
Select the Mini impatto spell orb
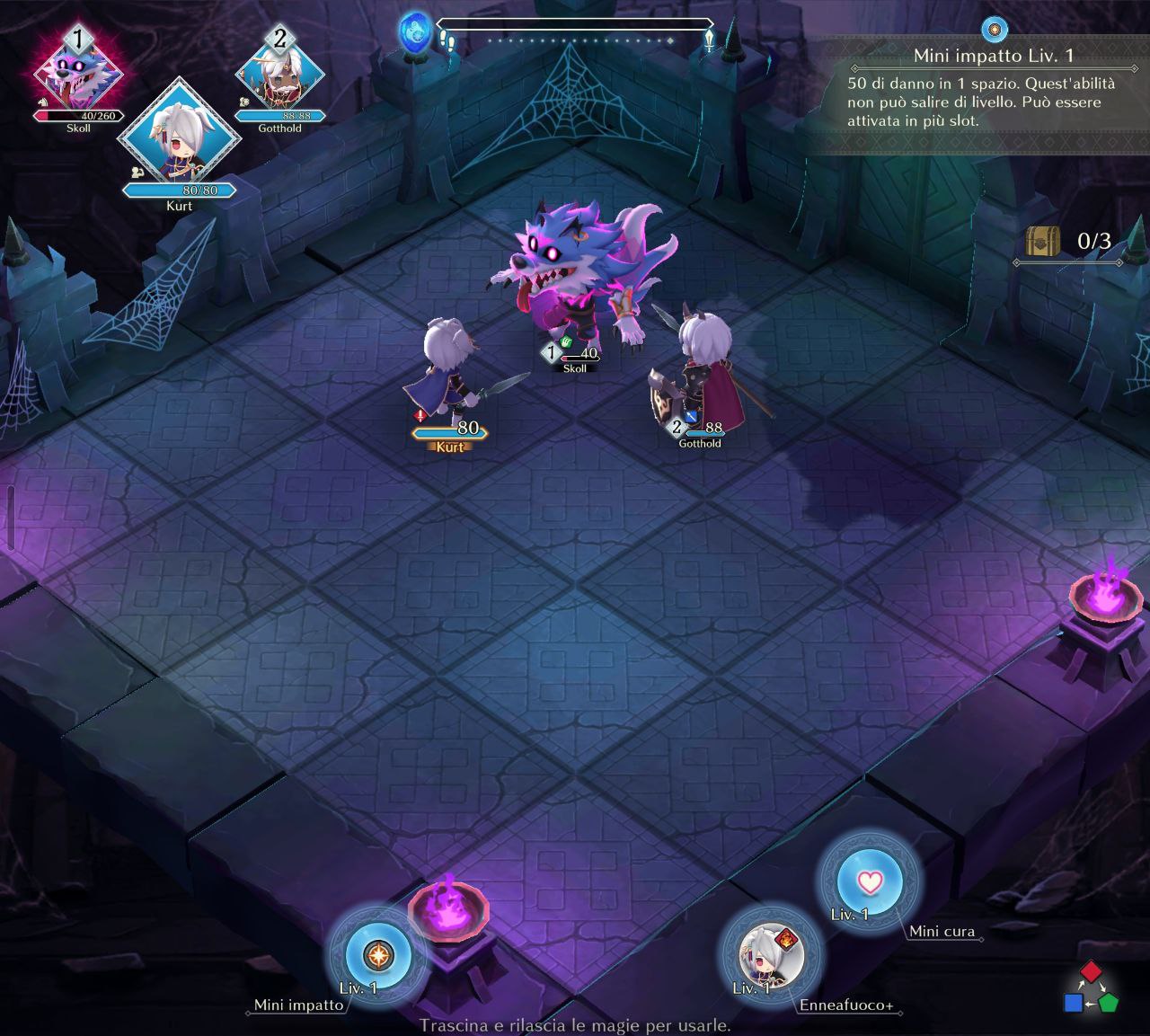click(378, 954)
